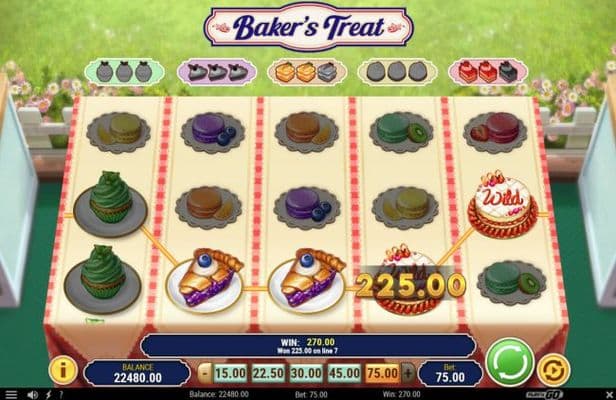Select the 30.00 bet amount
This screenshot has height=400, width=616.
[305, 373]
